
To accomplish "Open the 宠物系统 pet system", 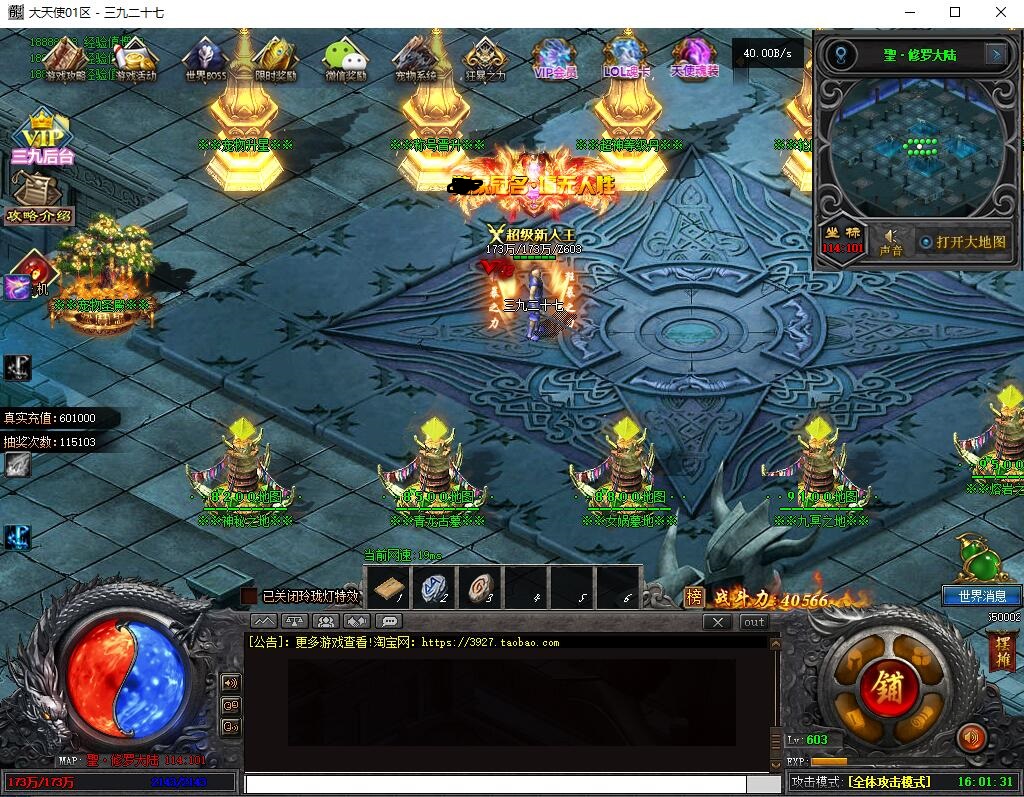I will pos(415,58).
